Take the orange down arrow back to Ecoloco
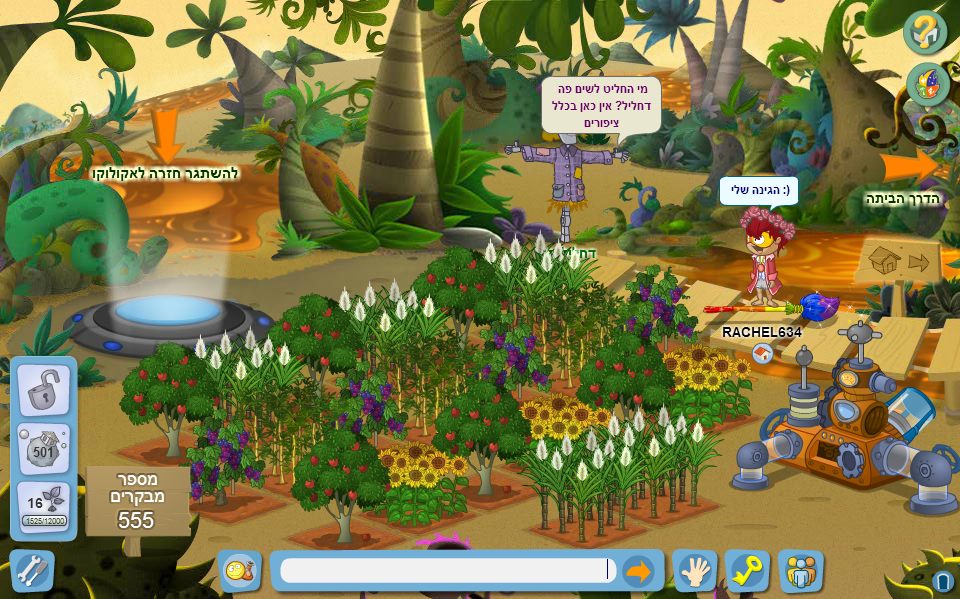The width and height of the screenshot is (960, 599). coord(165,137)
